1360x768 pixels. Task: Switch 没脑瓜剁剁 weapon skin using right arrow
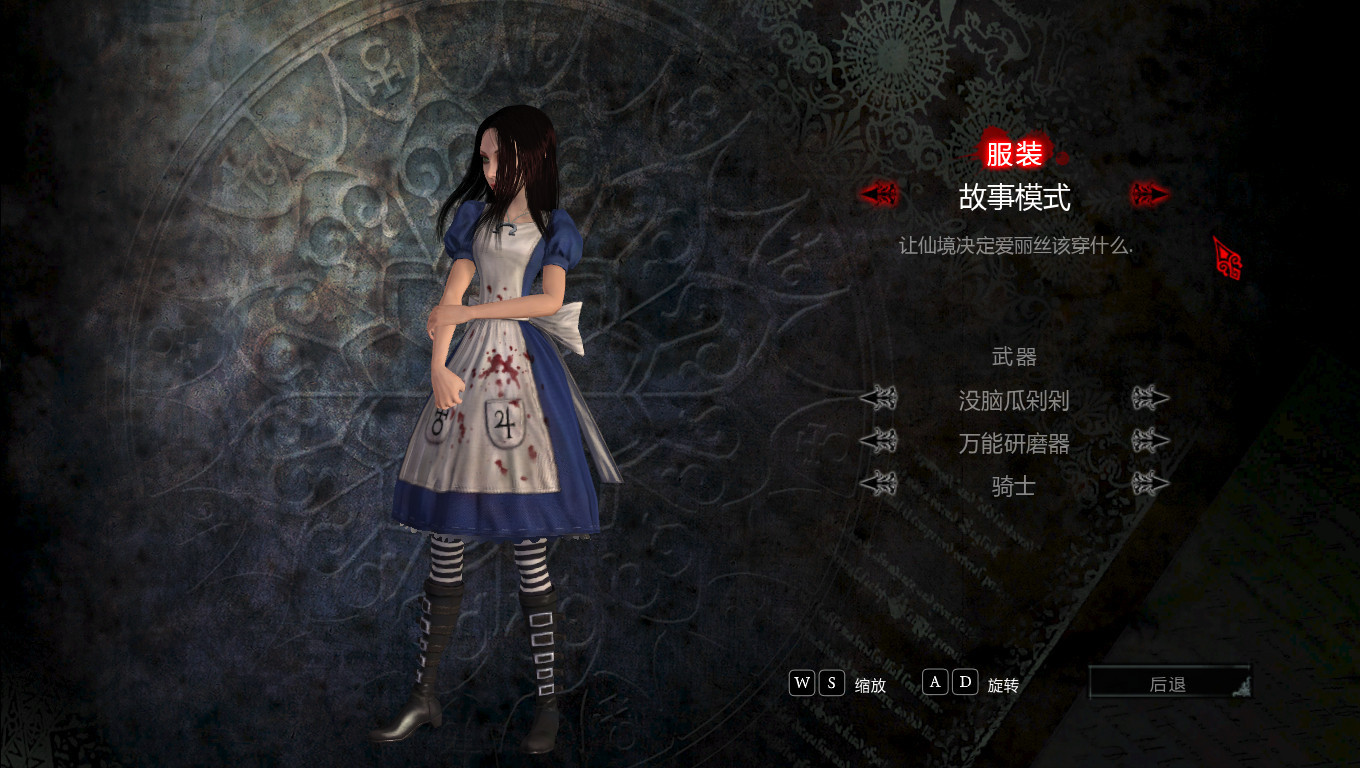[x=1150, y=399]
